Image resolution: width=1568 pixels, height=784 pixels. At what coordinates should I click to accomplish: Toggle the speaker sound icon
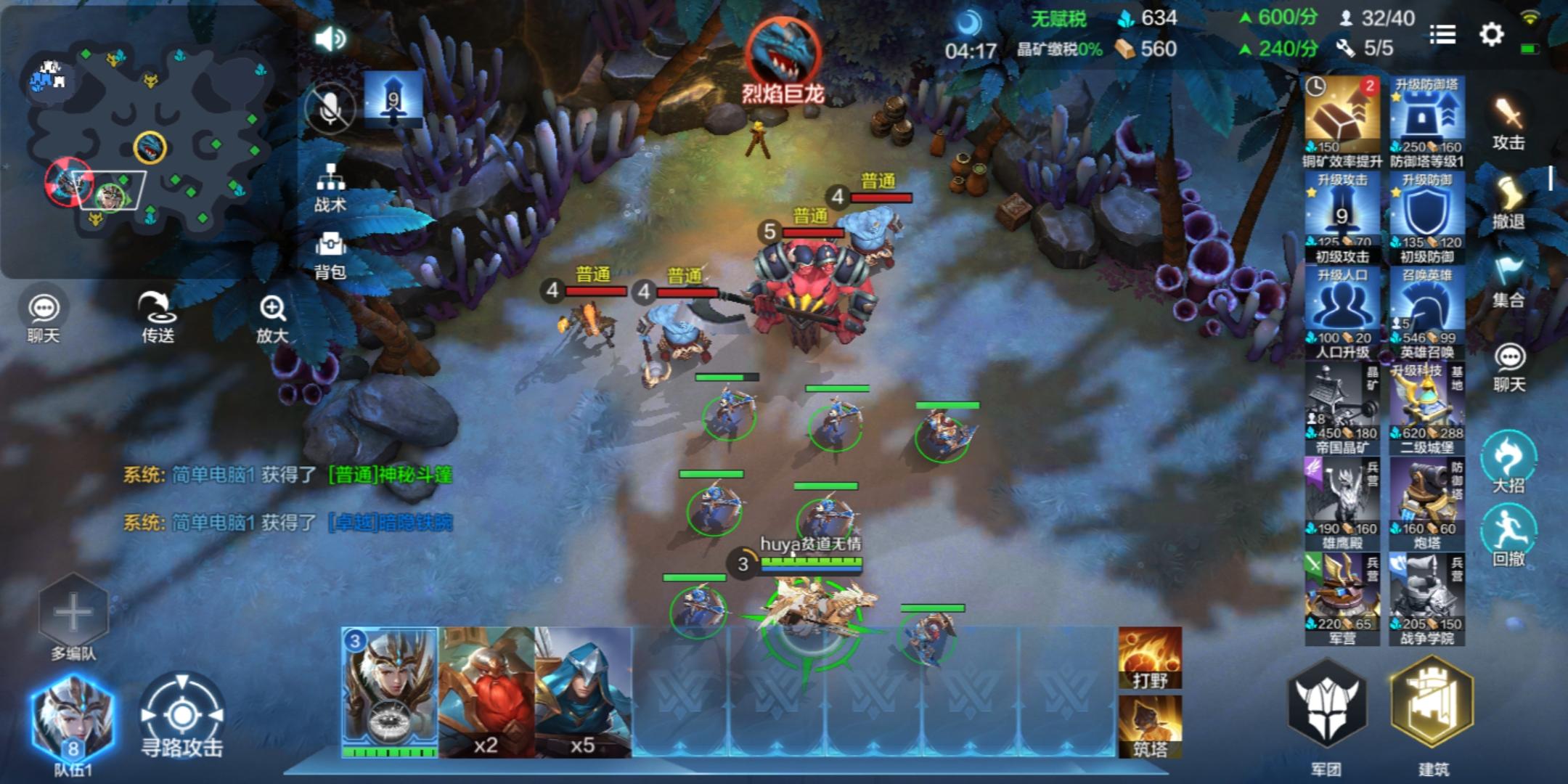point(330,38)
